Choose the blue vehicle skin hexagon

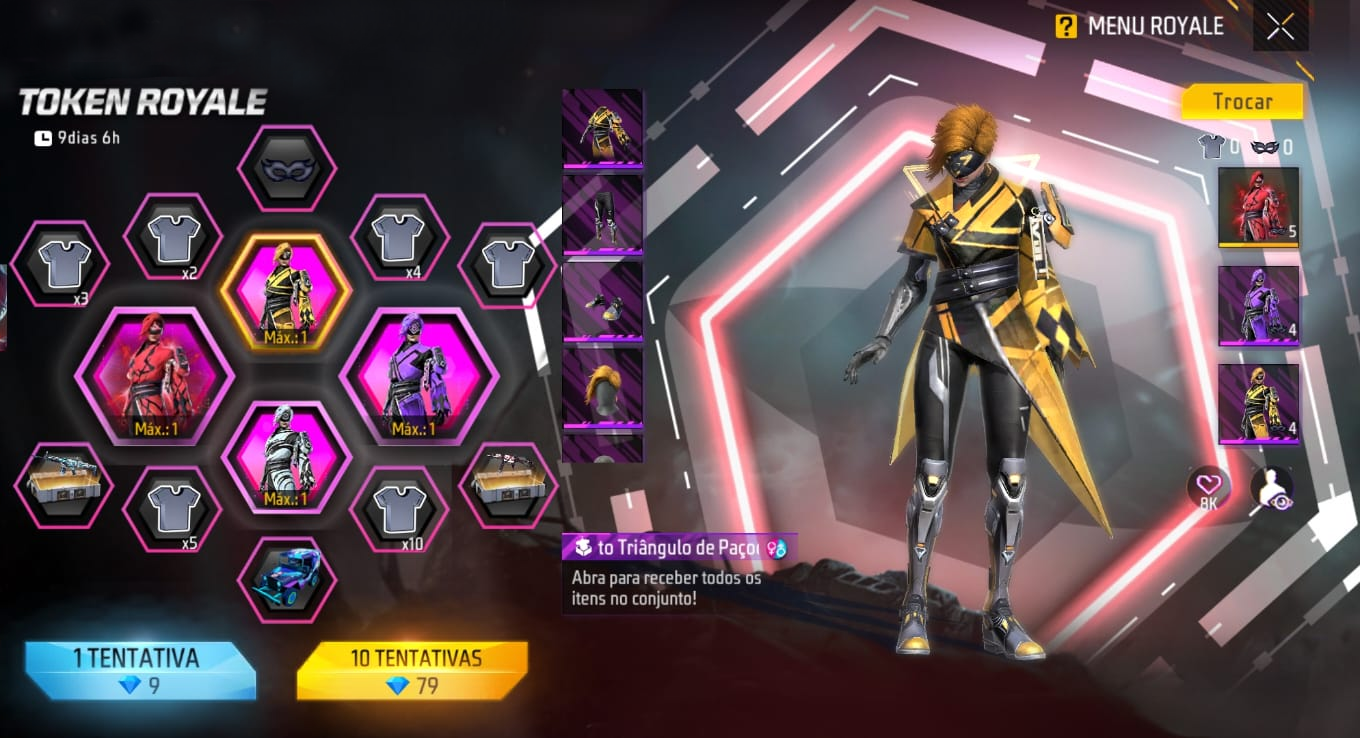[x=286, y=579]
